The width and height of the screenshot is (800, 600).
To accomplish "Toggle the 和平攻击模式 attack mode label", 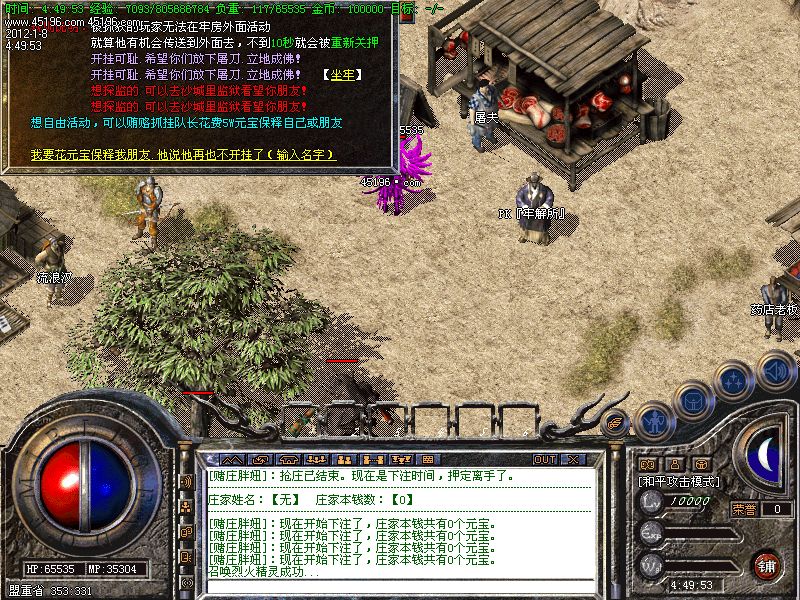I will tap(683, 481).
